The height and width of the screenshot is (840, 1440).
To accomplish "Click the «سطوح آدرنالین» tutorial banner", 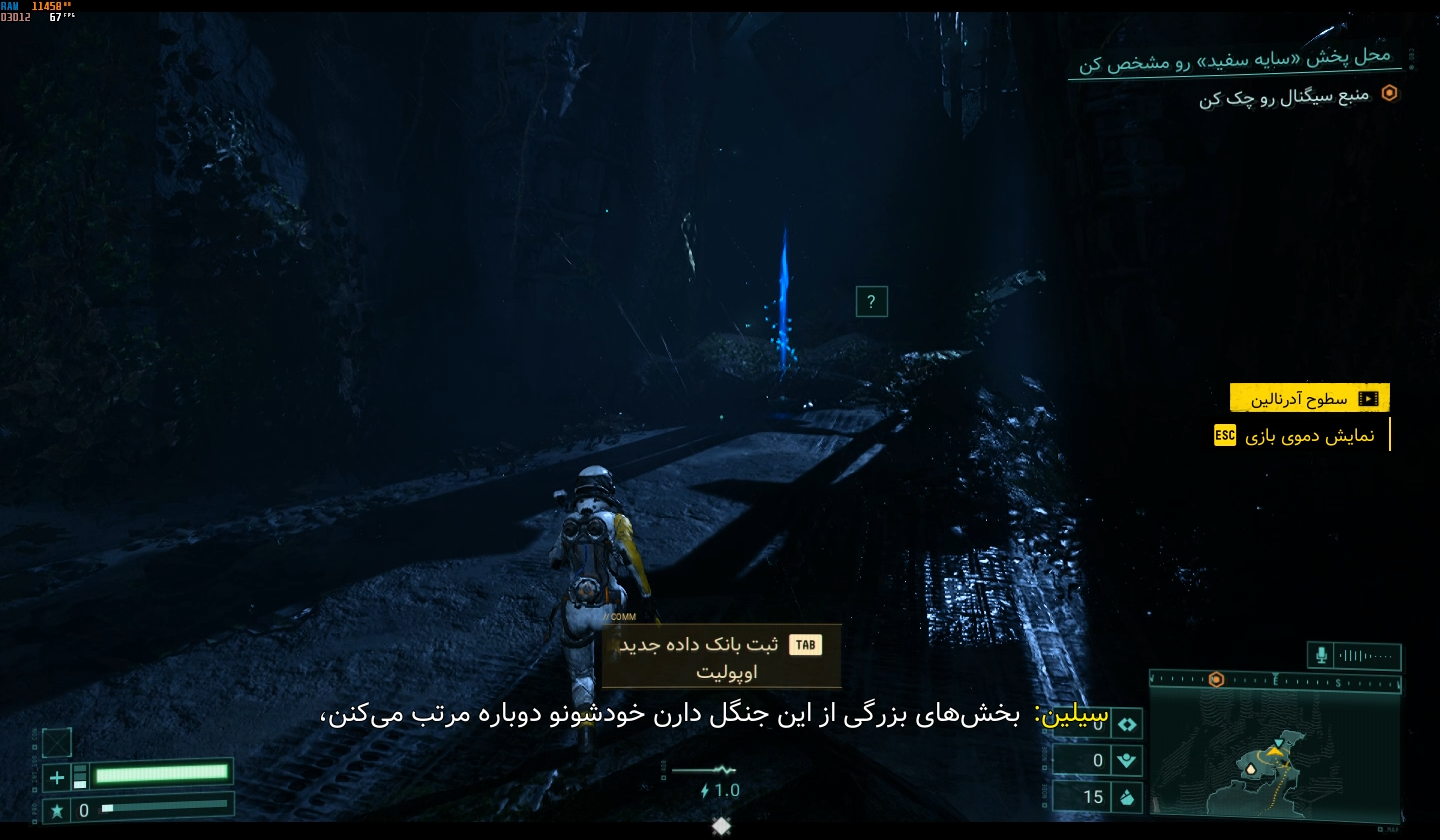I will (x=1309, y=398).
